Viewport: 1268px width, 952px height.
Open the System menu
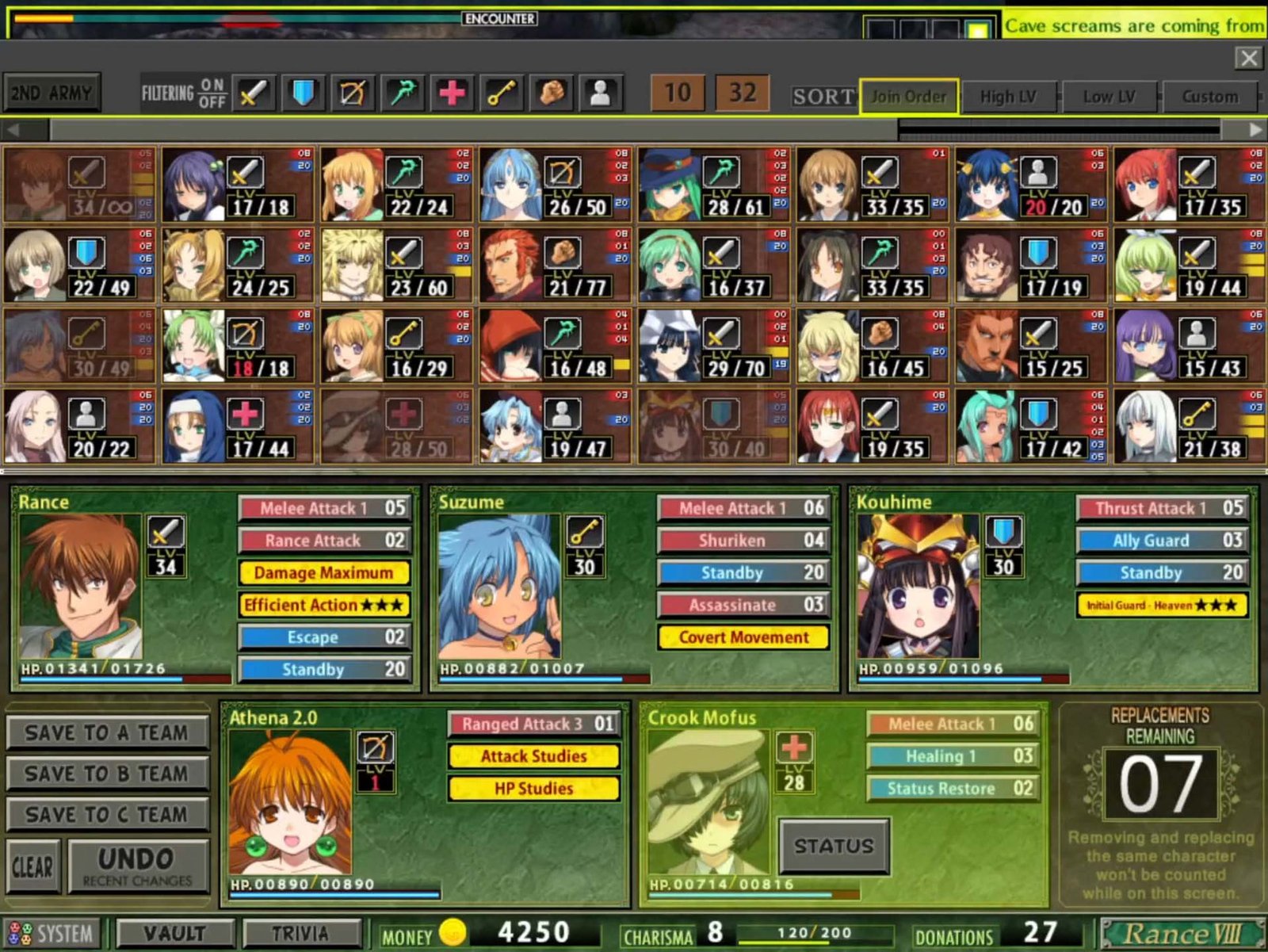pos(52,934)
